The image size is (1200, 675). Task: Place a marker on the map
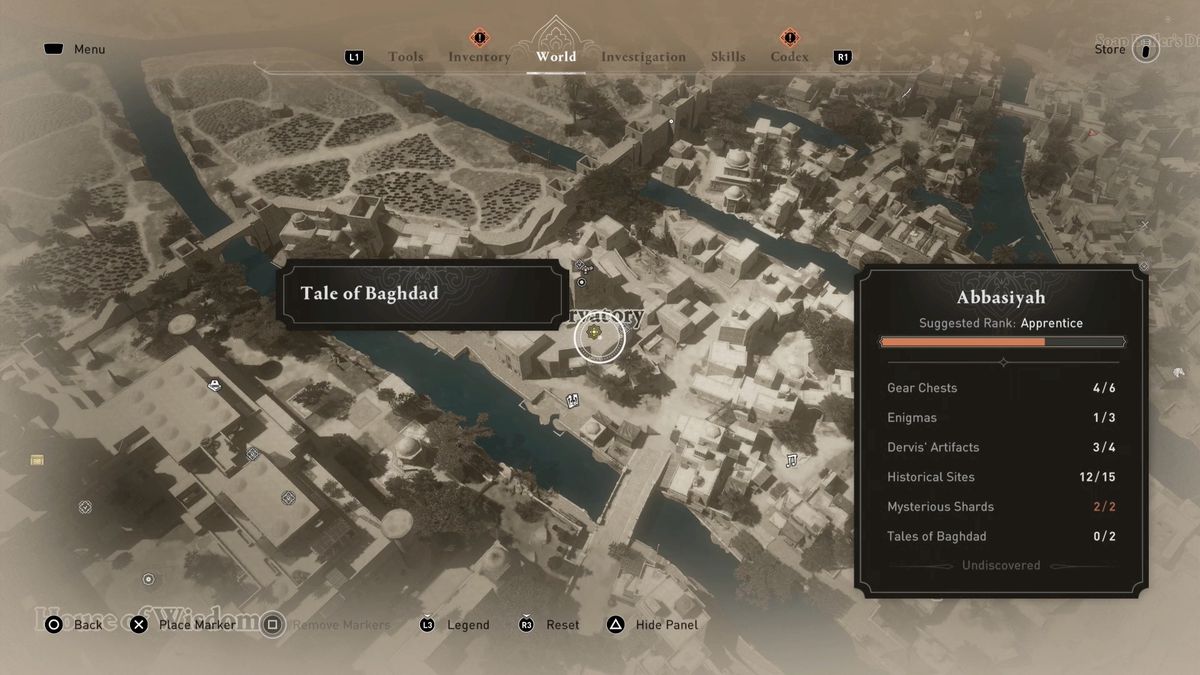tap(196, 625)
